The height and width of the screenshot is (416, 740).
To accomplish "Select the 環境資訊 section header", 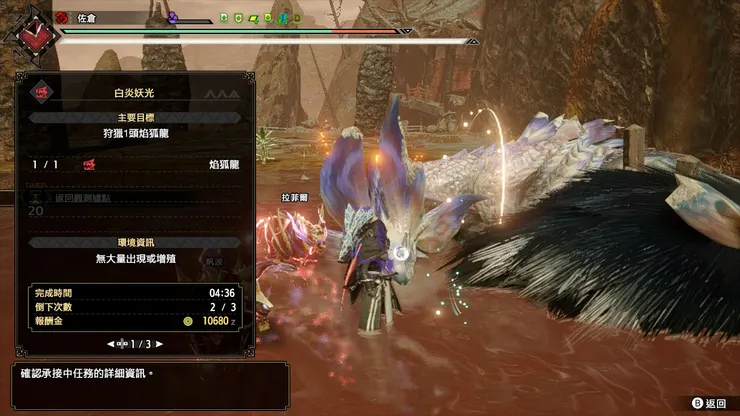I will pyautogui.click(x=133, y=242).
